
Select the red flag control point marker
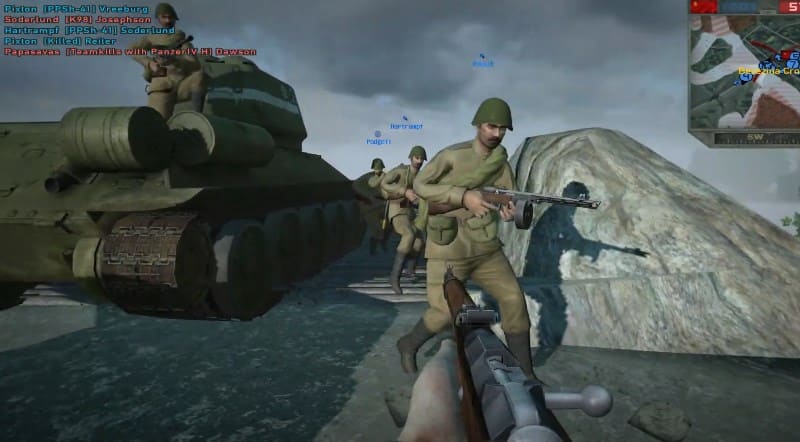[x=785, y=54]
